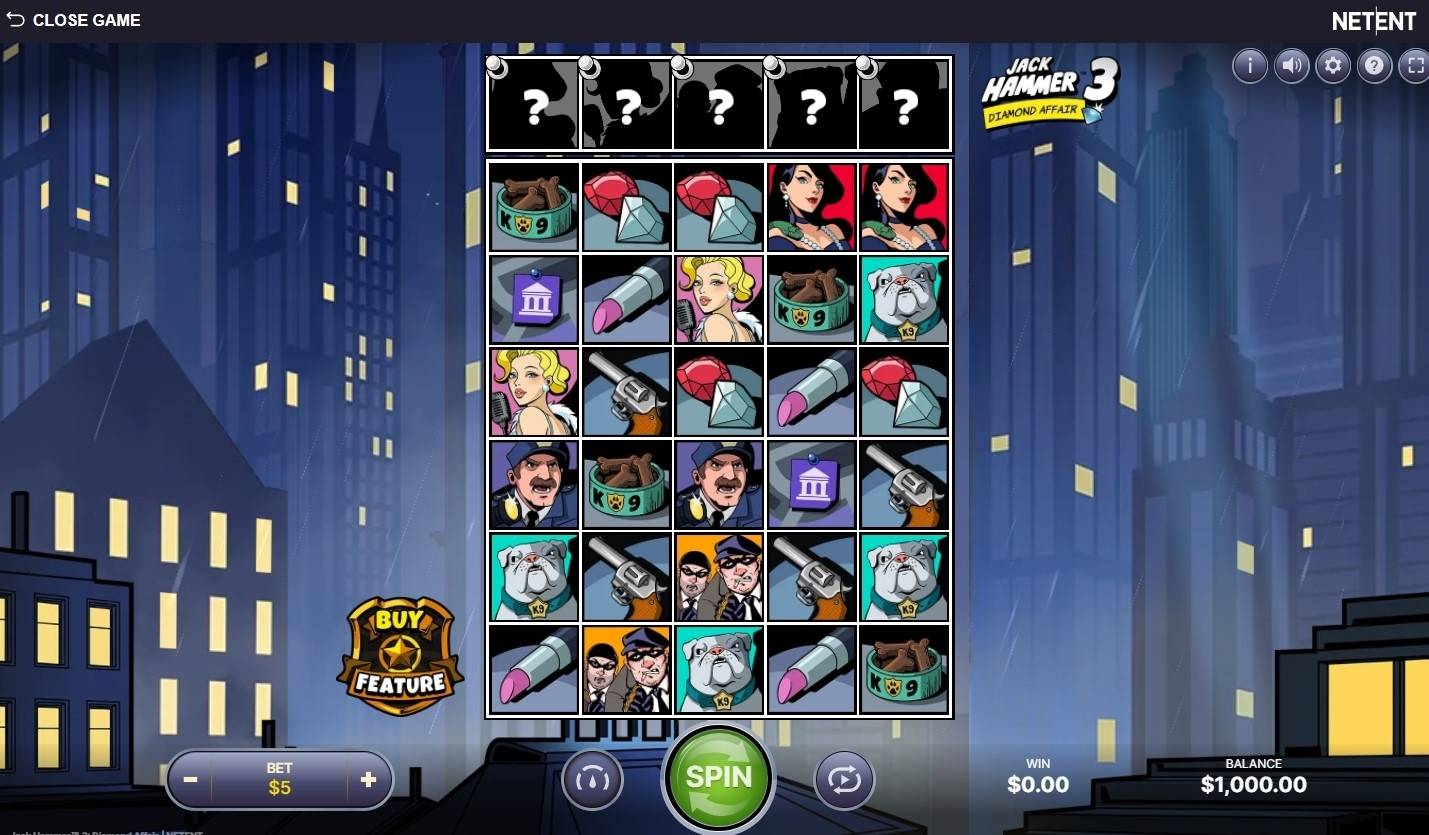Viewport: 1429px width, 835px height.
Task: Toggle quick spin speedometer button
Action: [592, 779]
